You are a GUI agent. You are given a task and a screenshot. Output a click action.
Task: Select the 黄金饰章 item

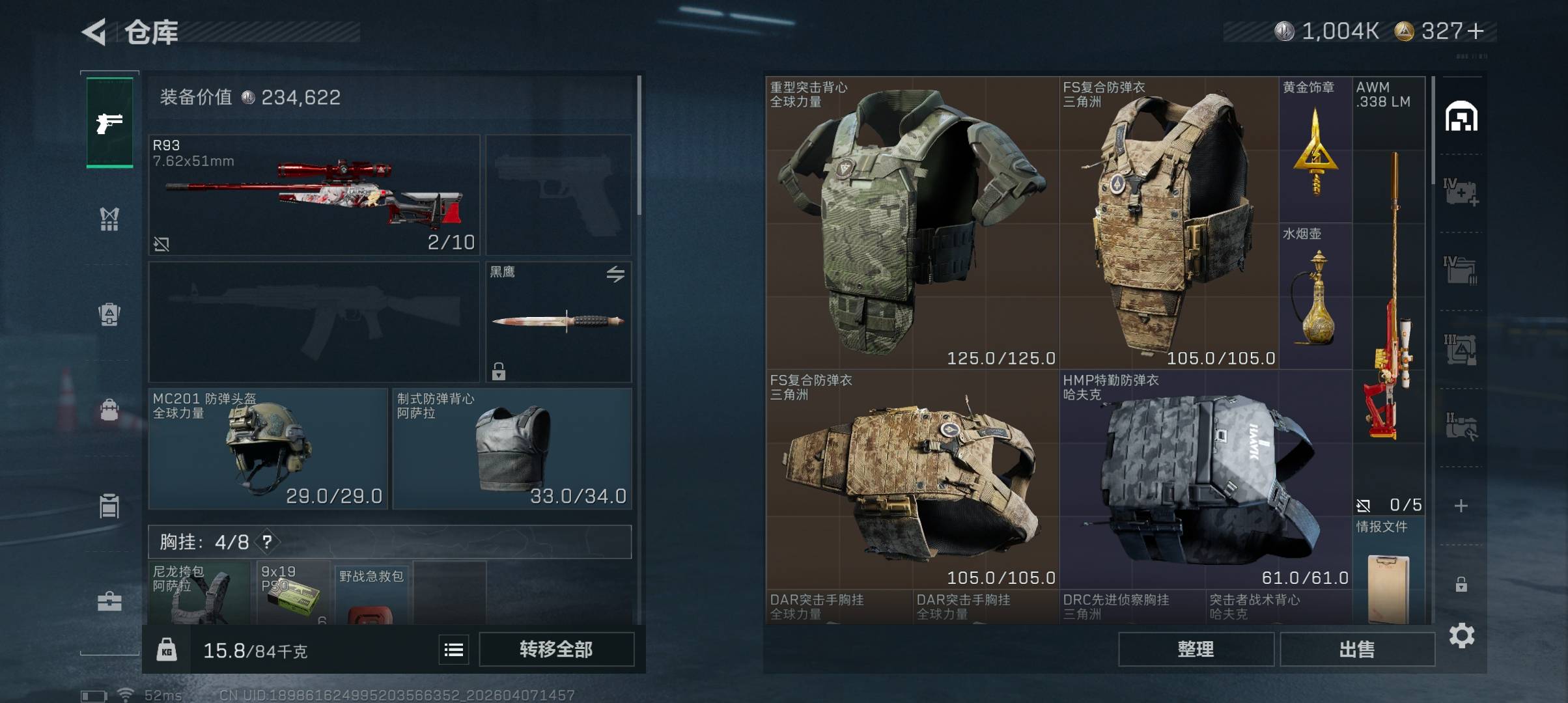[x=1315, y=150]
